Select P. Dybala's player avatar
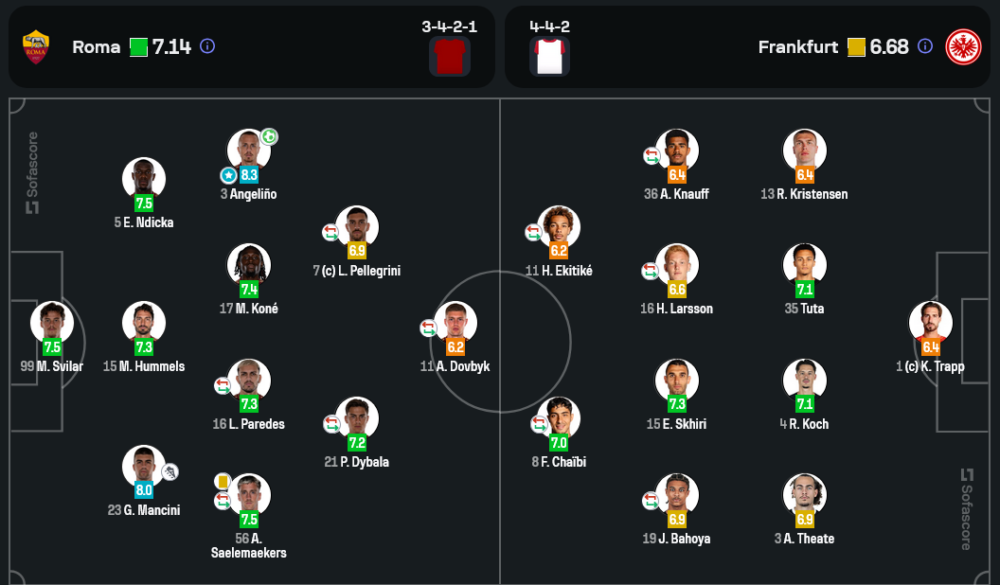 357,418
